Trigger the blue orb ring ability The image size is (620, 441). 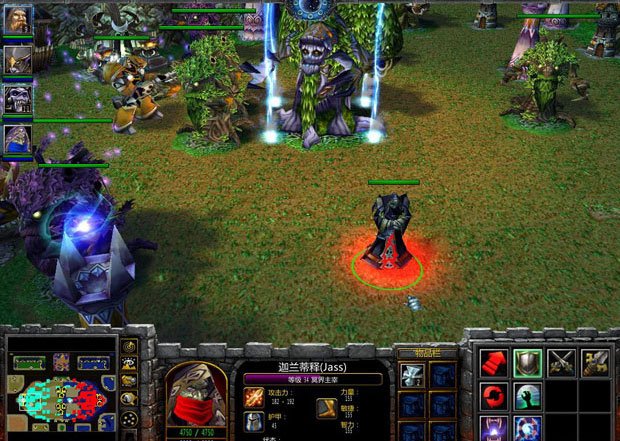click(x=528, y=429)
